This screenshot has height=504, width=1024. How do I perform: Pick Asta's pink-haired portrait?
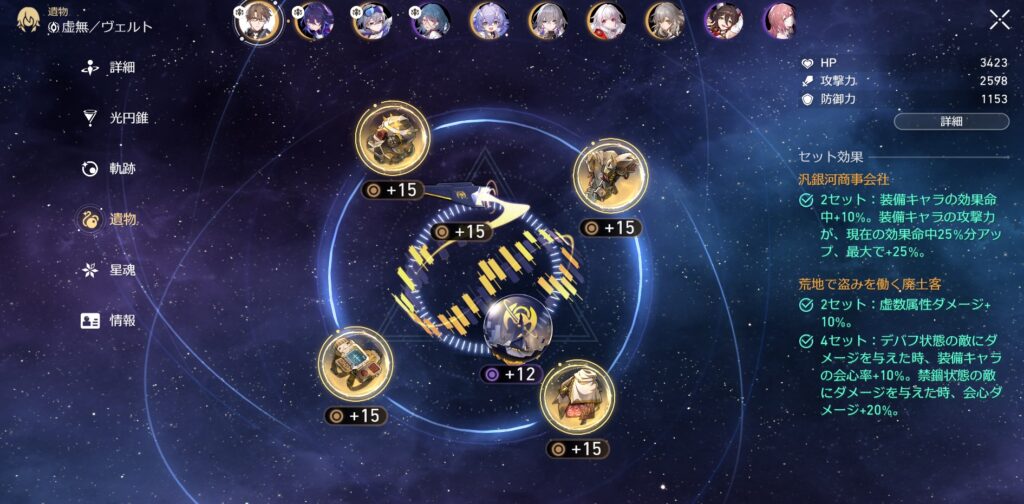click(x=781, y=20)
